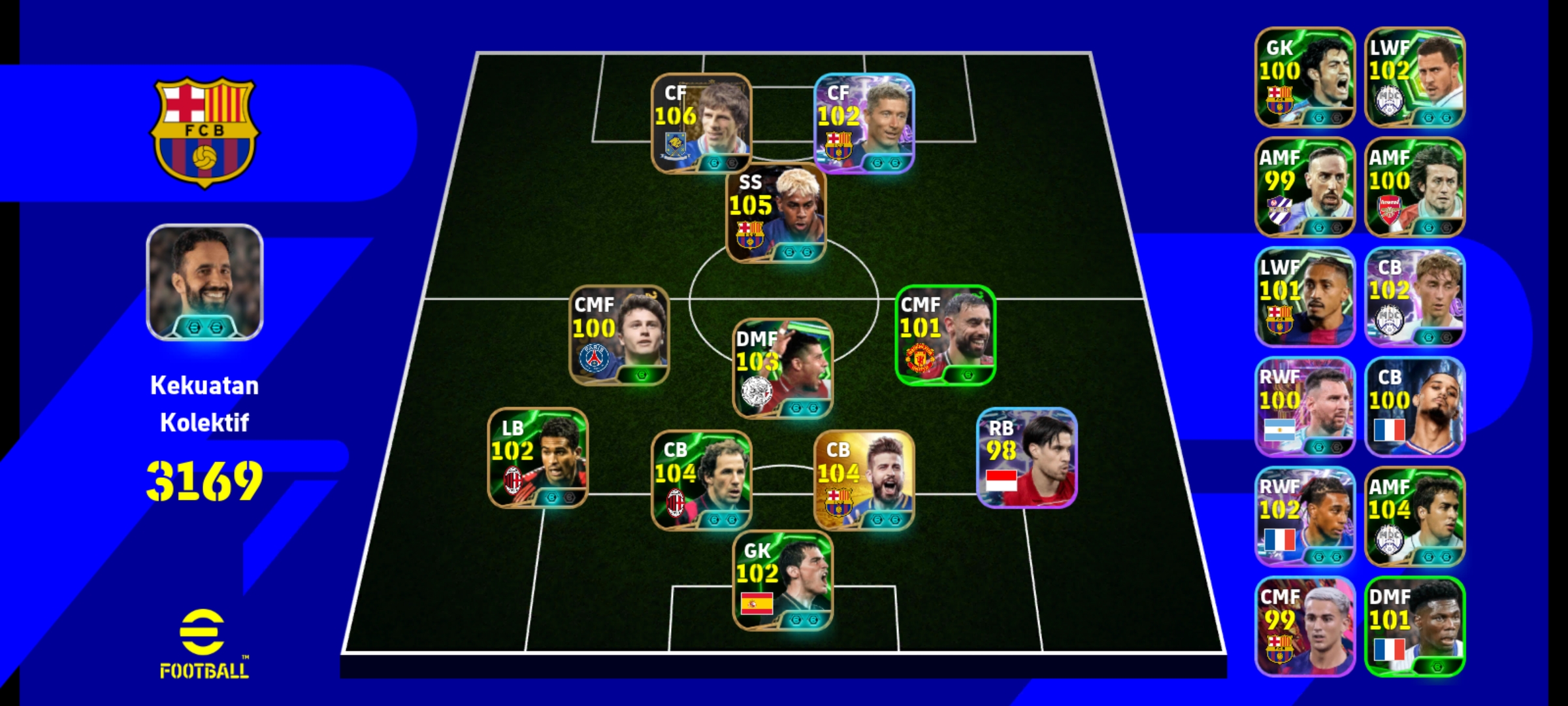Select the substitute GK 100 card
Image resolution: width=1568 pixels, height=706 pixels.
(1305, 77)
